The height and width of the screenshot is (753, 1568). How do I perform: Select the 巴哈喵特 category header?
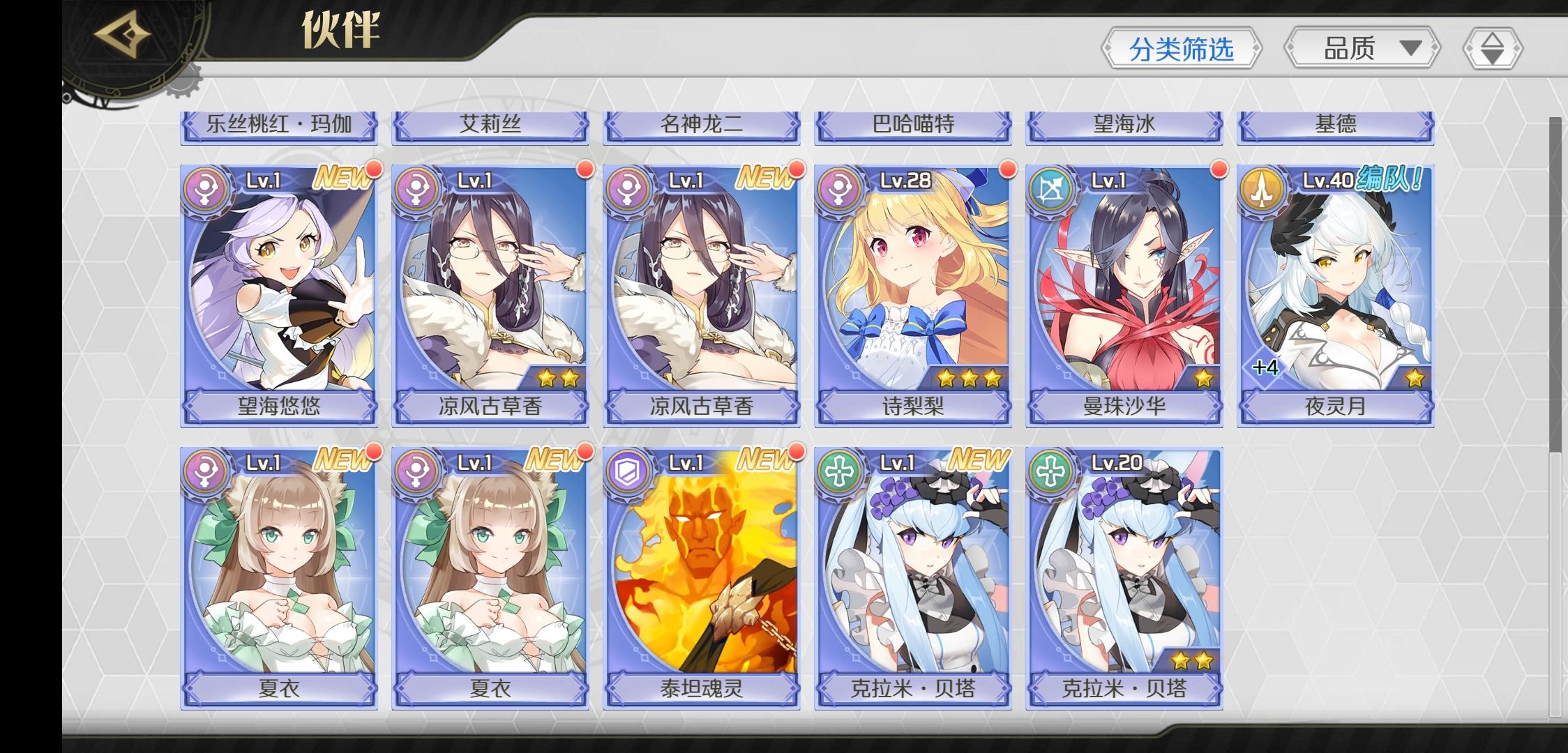click(913, 125)
